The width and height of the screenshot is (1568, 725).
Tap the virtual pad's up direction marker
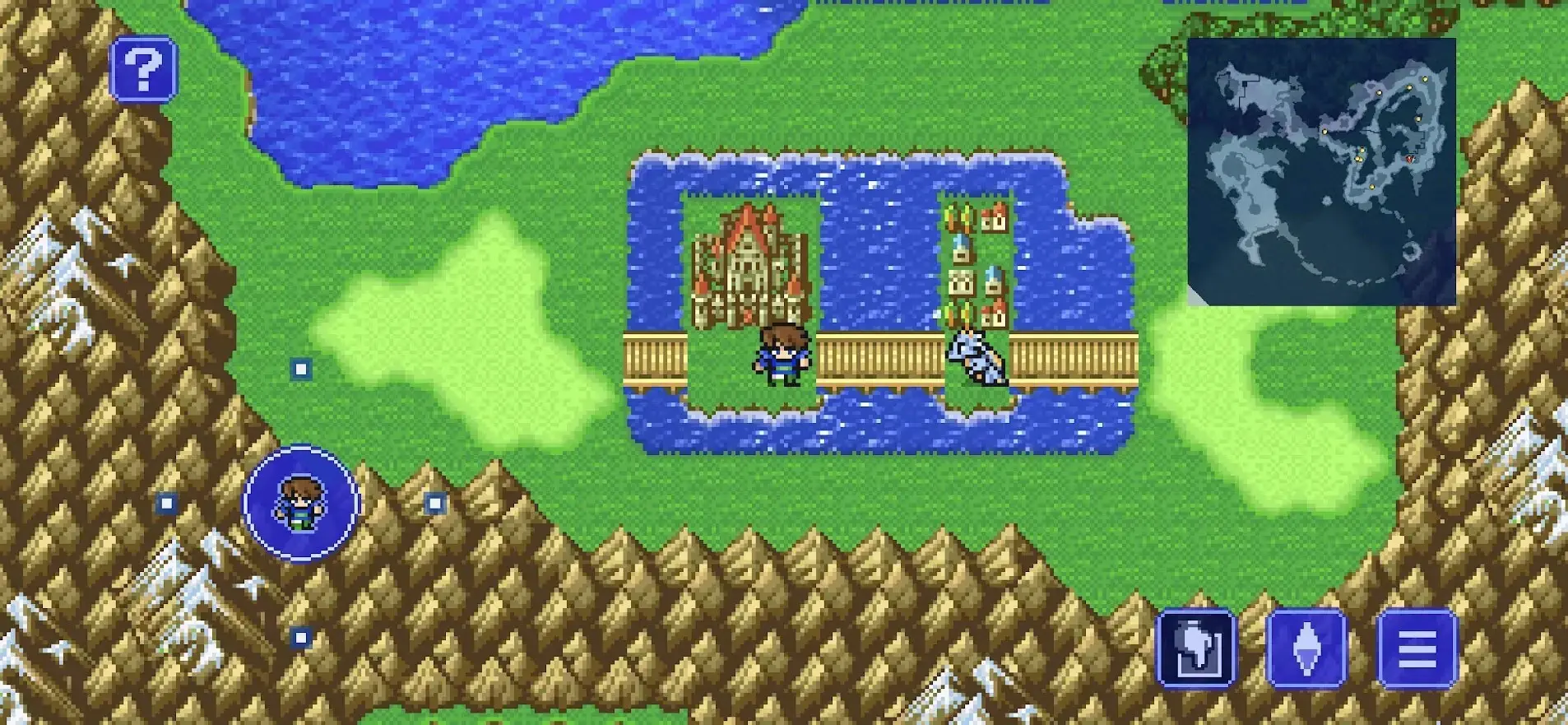click(x=301, y=369)
